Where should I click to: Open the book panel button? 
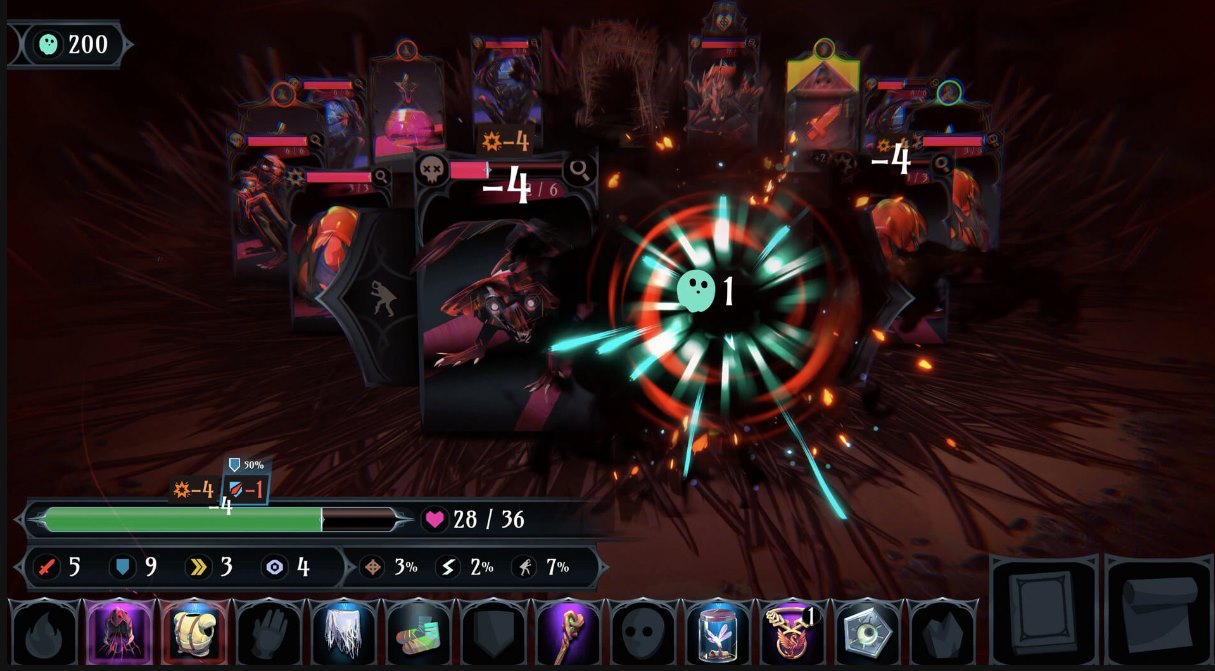coord(1043,612)
